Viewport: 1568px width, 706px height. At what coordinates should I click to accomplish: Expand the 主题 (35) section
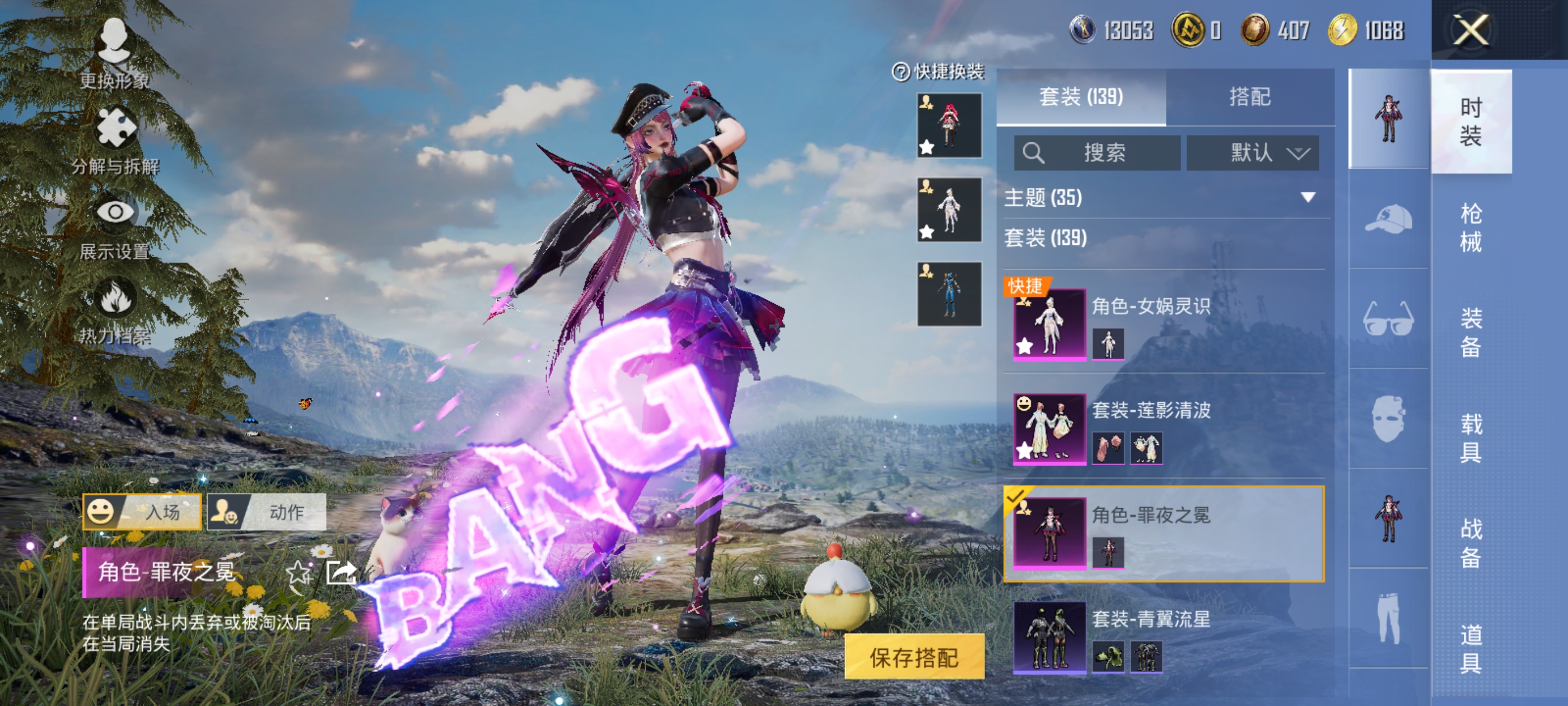(x=1163, y=197)
